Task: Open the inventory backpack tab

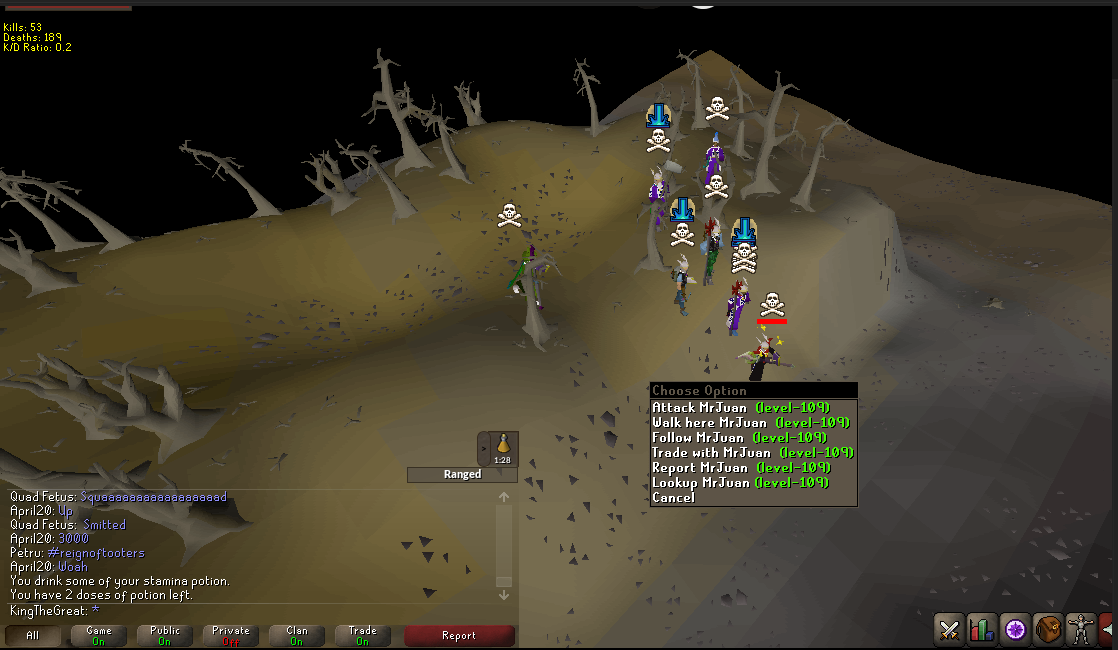Action: coord(1048,629)
